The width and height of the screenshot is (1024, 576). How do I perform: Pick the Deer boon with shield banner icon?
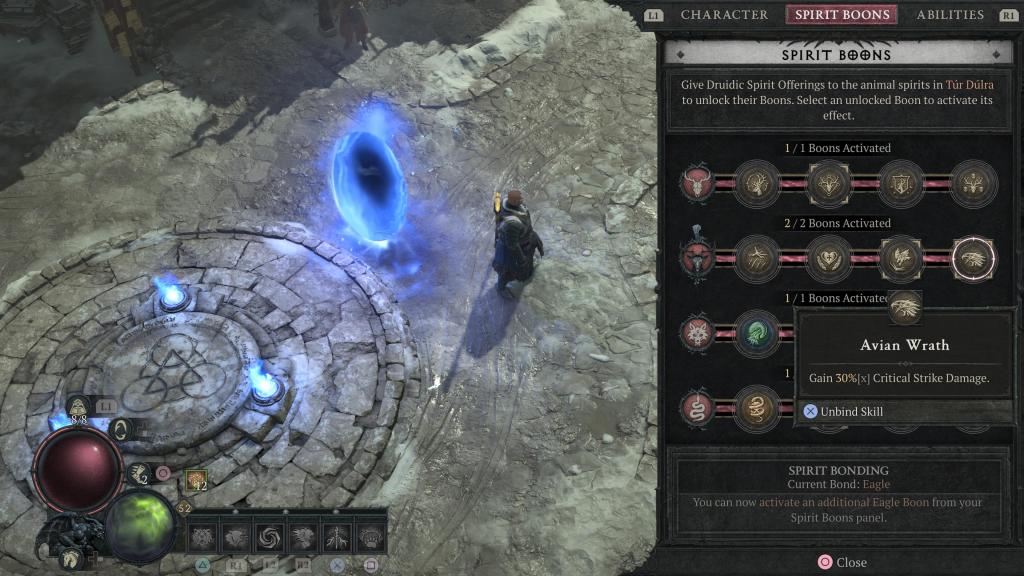click(901, 183)
